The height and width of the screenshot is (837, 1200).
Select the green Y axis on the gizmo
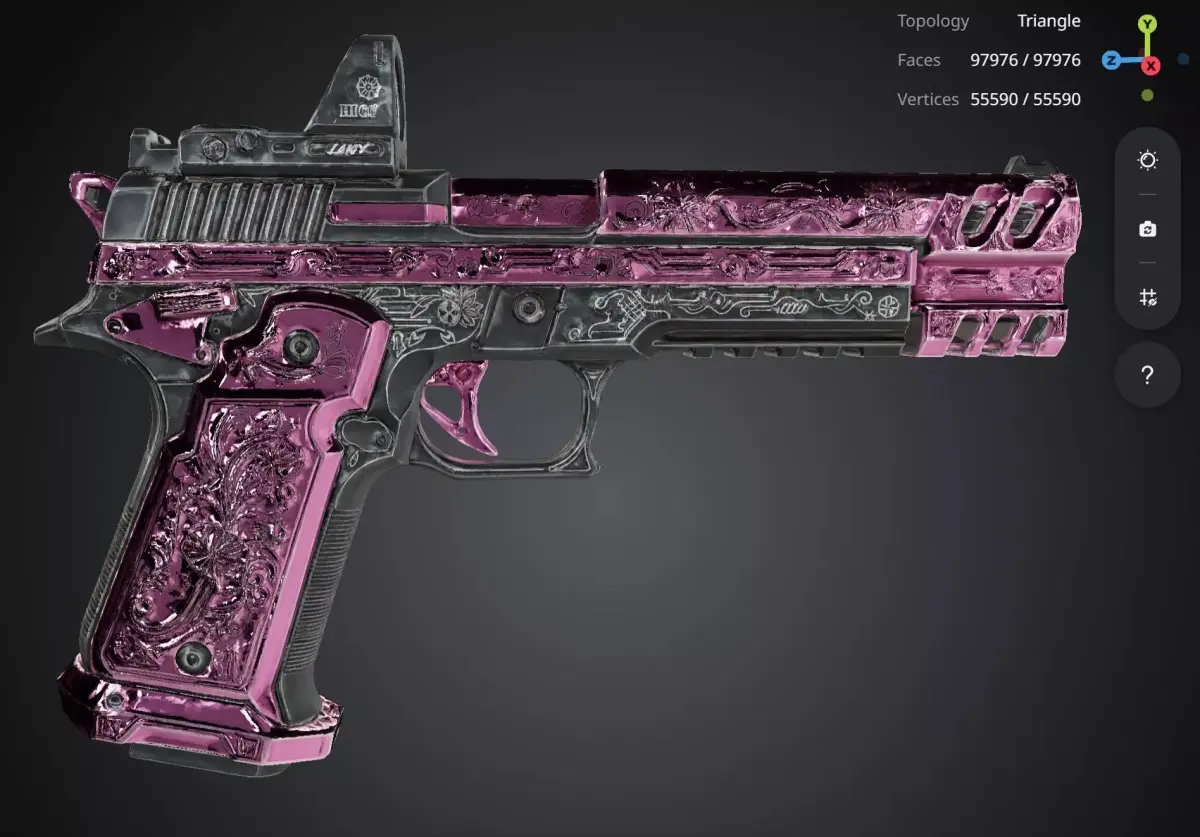tap(1148, 23)
